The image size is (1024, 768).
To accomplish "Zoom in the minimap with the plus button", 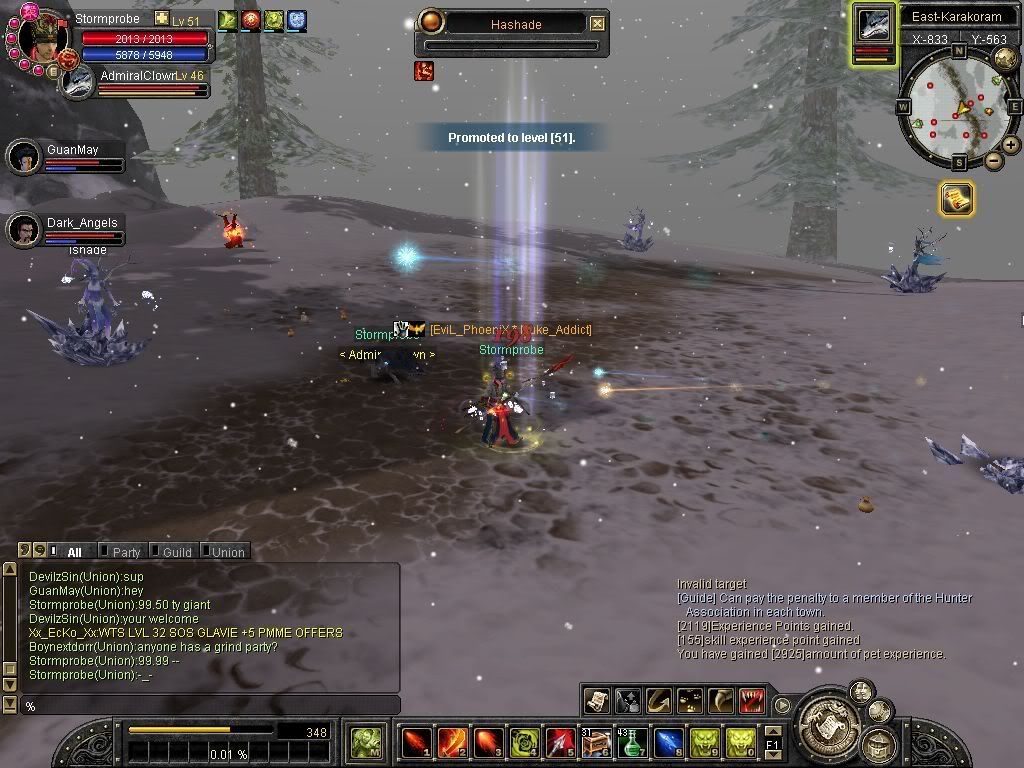I will point(1011,145).
